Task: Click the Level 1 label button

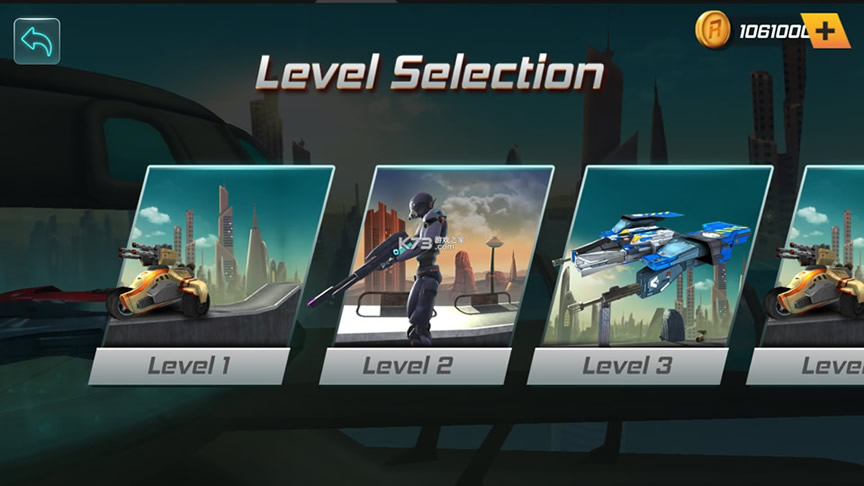Action: 190,366
